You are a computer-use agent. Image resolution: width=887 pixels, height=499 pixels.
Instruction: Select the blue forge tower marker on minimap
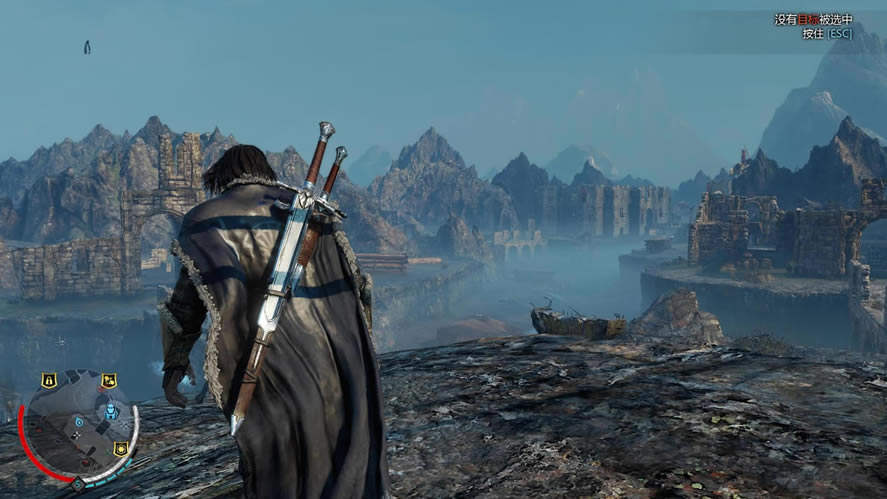point(111,412)
